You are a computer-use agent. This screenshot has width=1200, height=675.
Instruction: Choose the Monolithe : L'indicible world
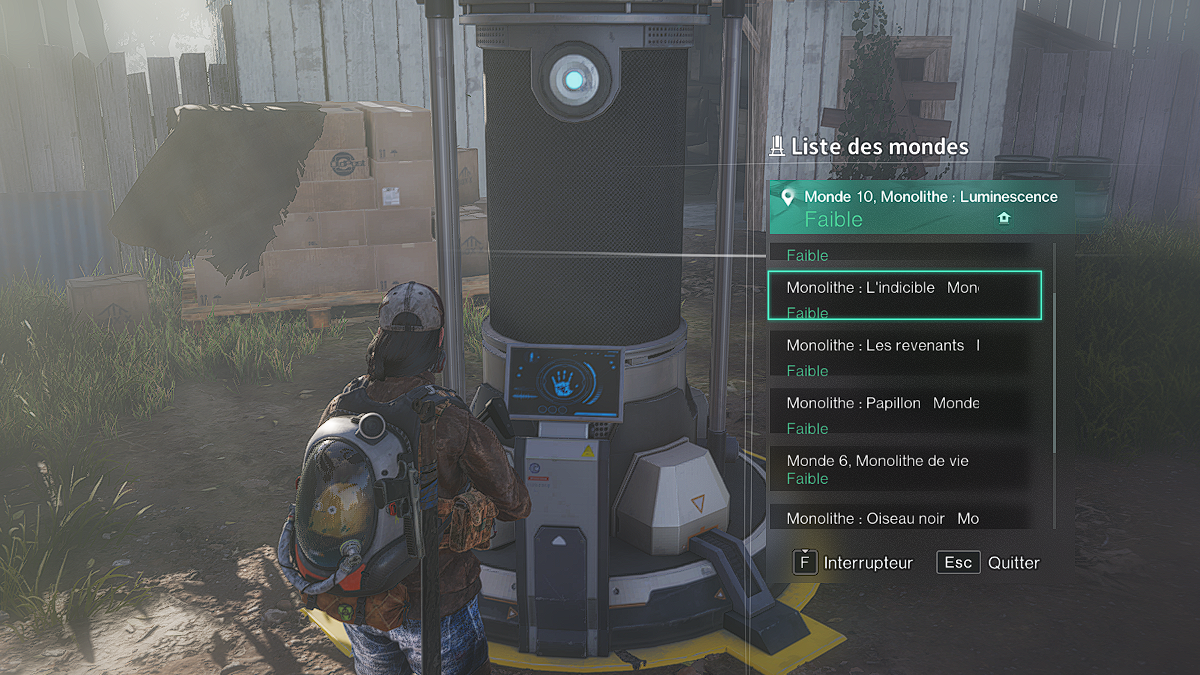(x=904, y=296)
